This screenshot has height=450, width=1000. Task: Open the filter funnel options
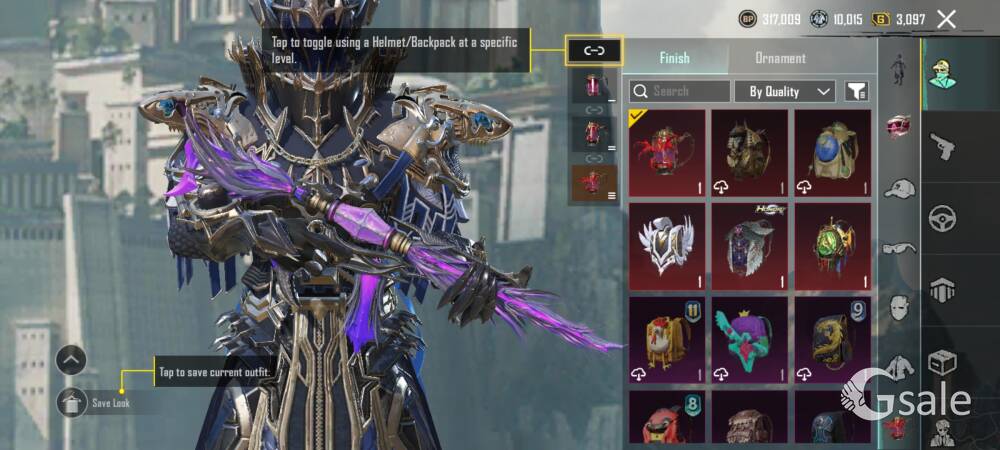(x=856, y=91)
